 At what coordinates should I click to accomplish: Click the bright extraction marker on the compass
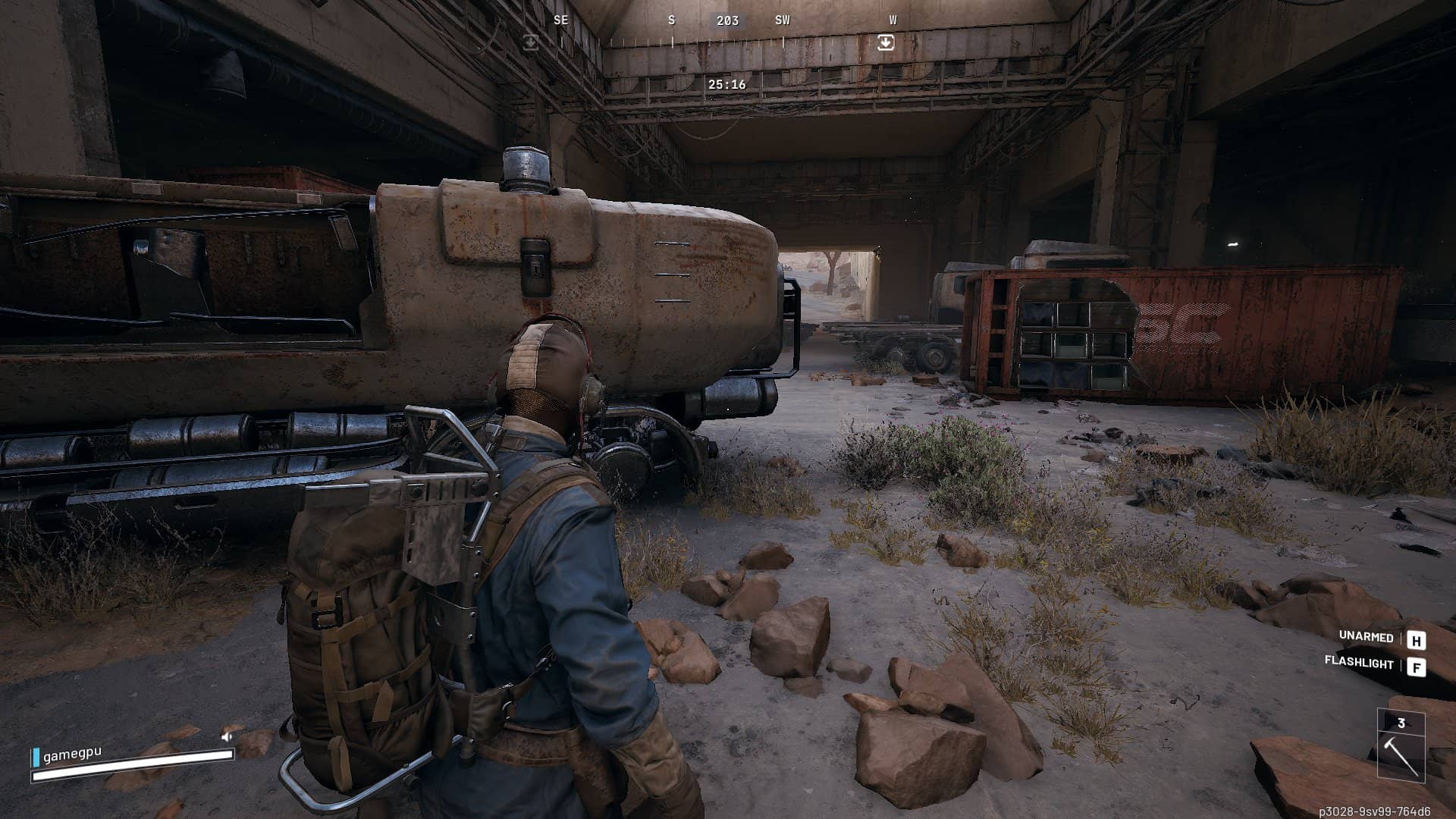[885, 43]
